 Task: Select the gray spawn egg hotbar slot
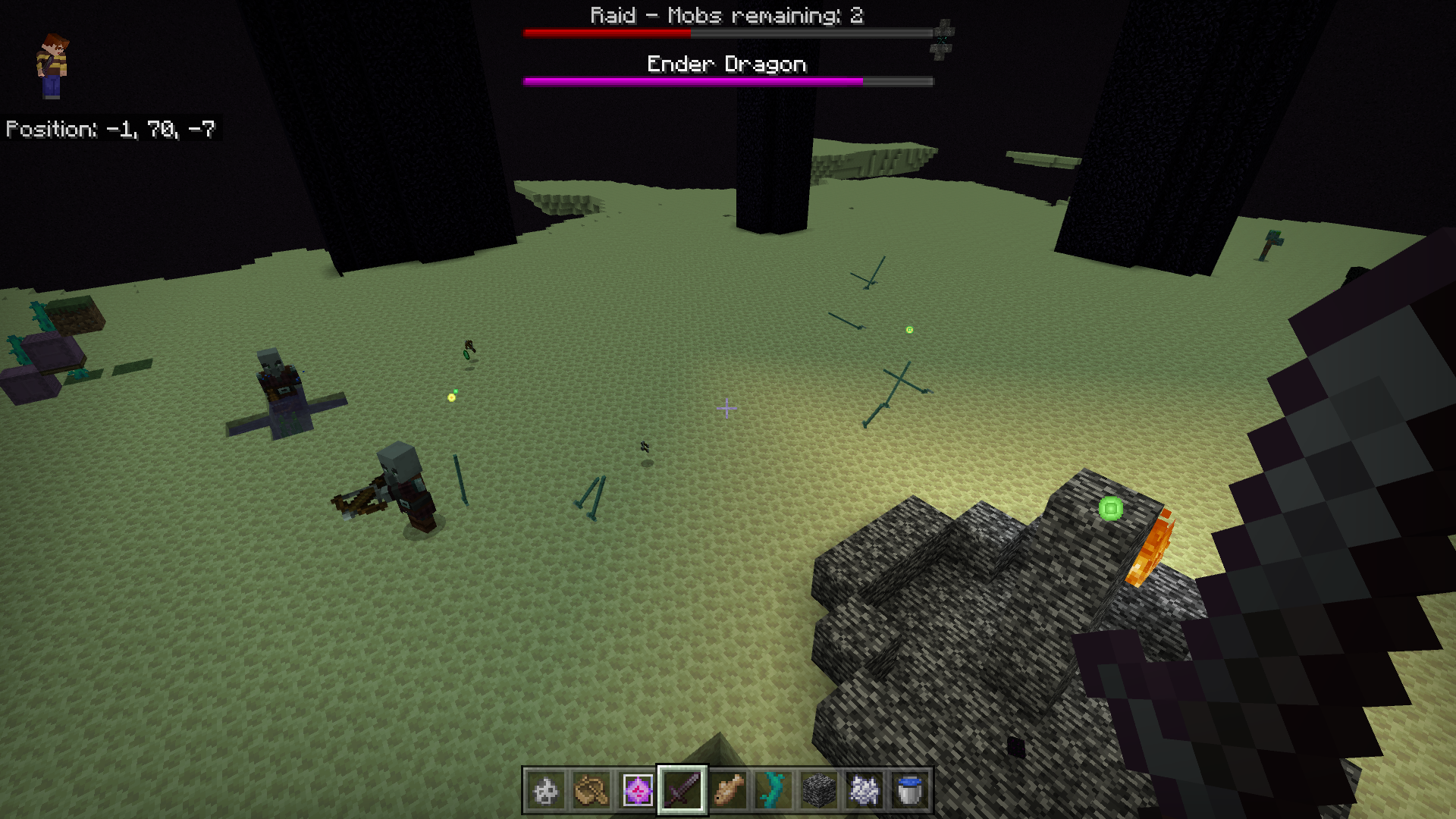coord(546,791)
